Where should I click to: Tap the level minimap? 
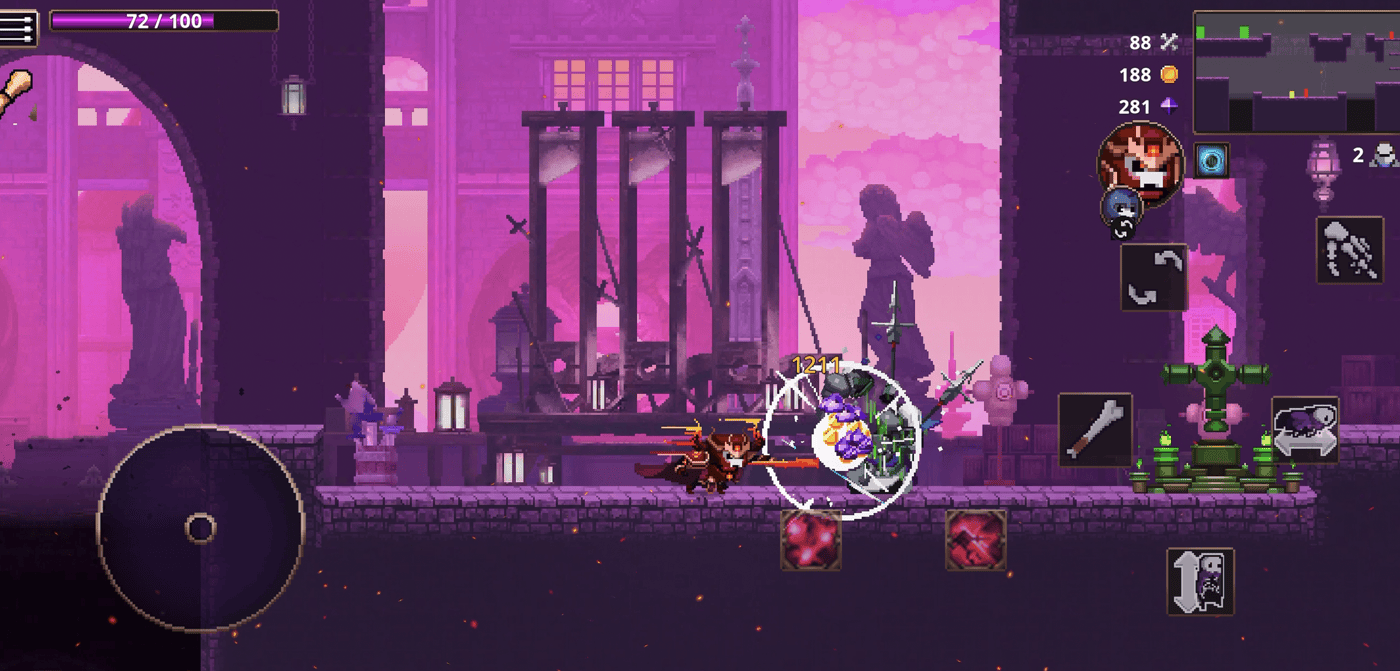pyautogui.click(x=1295, y=72)
